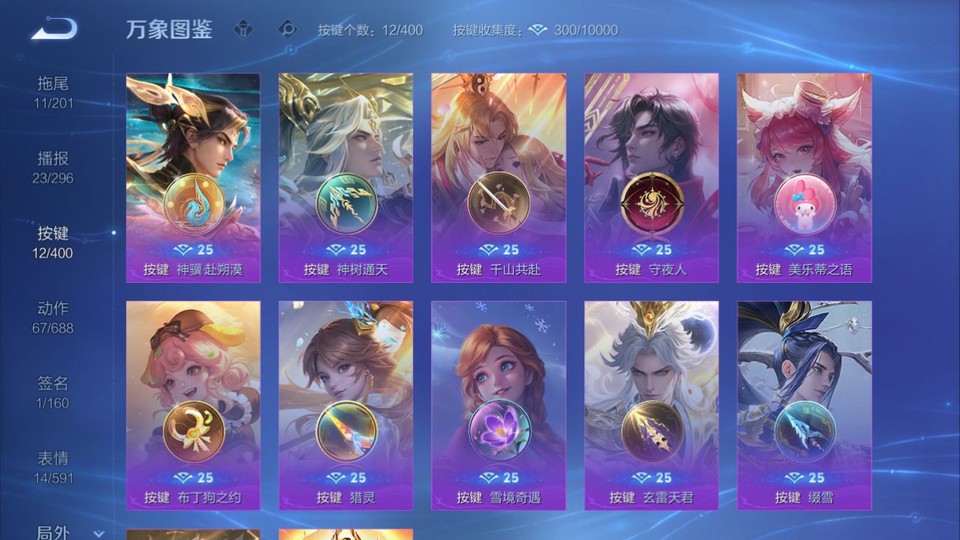The height and width of the screenshot is (540, 960).
Task: Switch to the 拖尾 tab
Action: point(54,91)
